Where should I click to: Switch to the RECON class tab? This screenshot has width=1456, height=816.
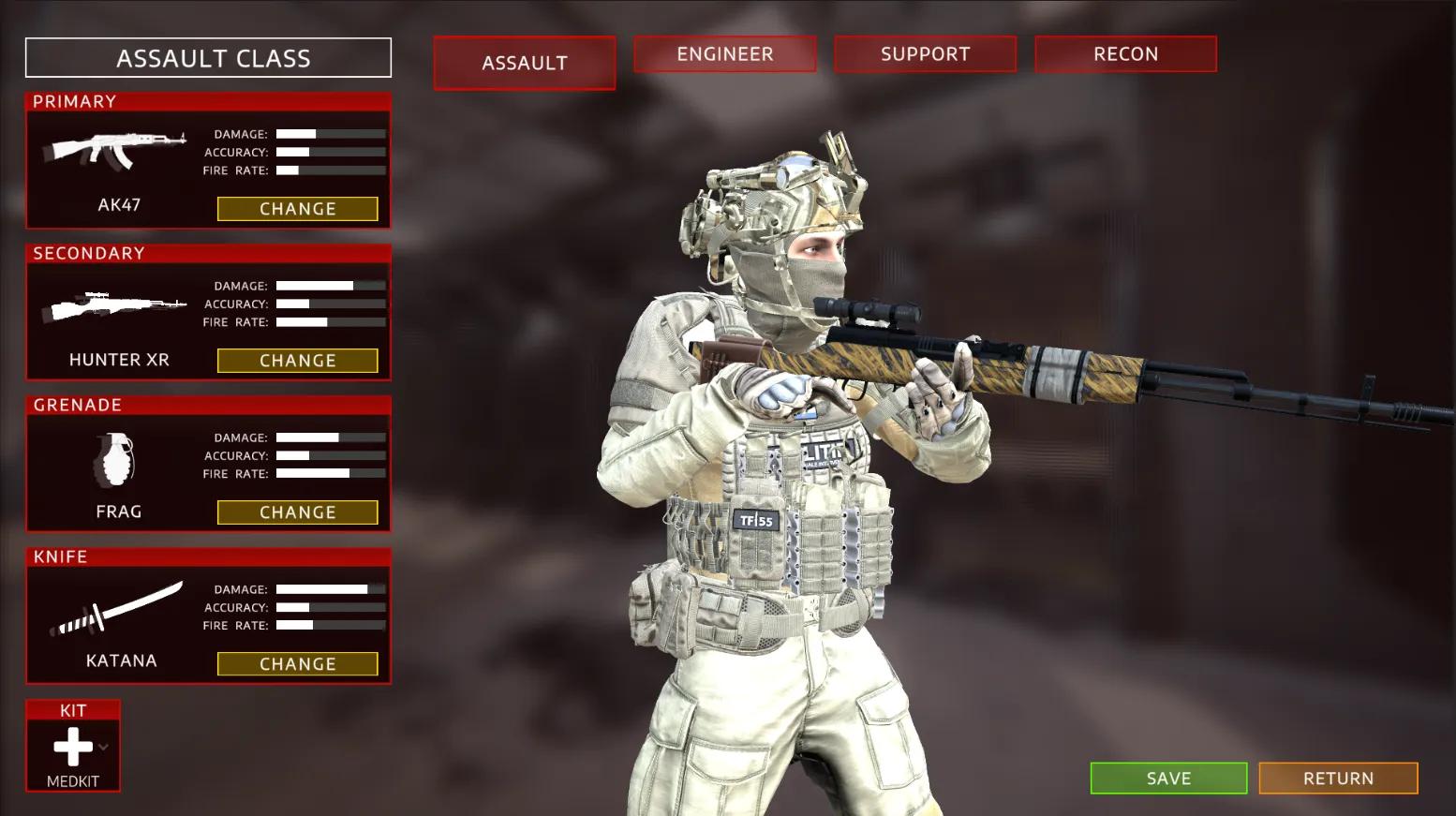pos(1125,53)
